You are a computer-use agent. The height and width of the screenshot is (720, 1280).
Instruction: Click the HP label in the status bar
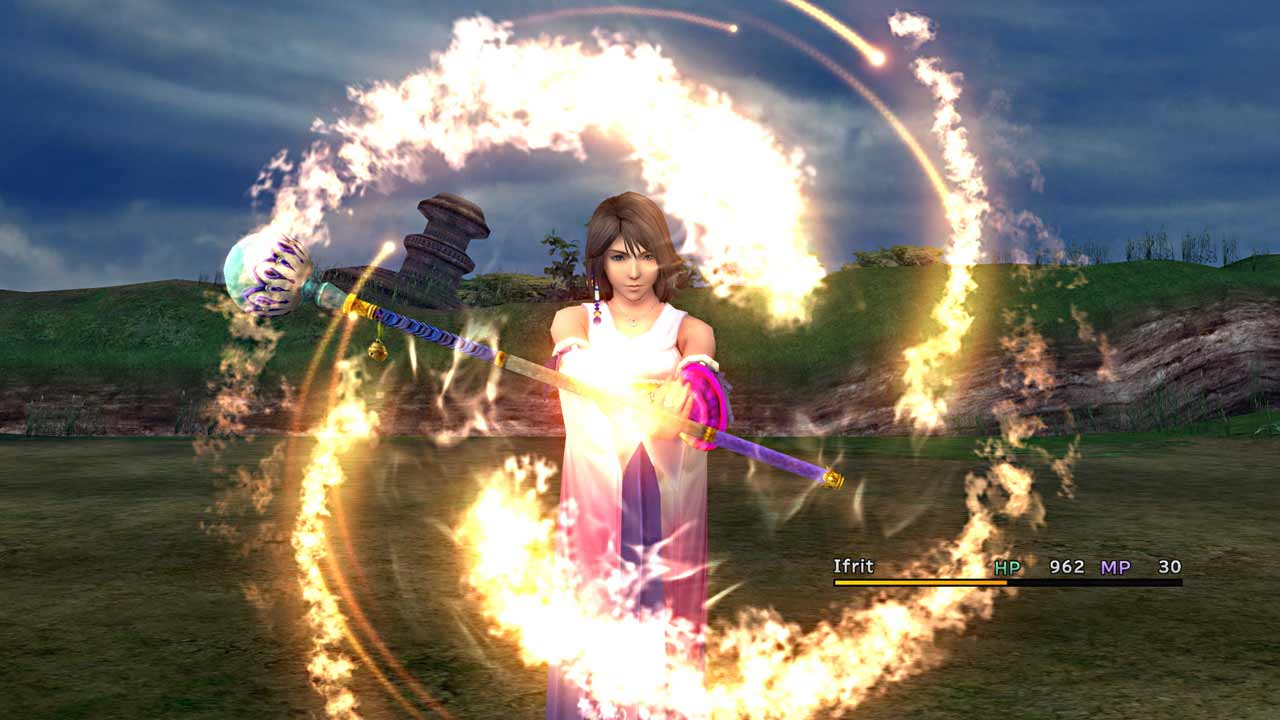coord(1008,567)
